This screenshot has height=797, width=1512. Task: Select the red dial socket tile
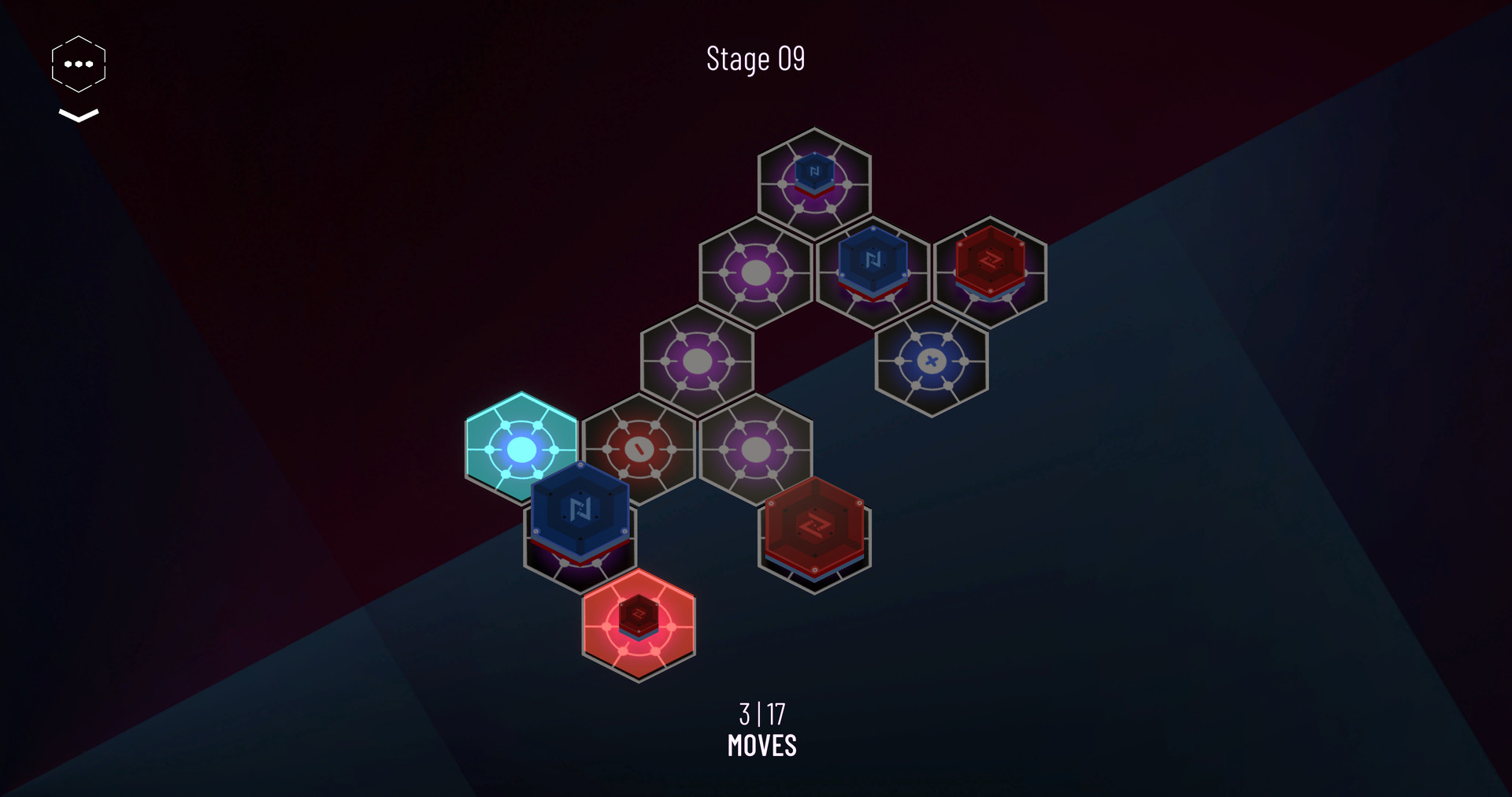[x=637, y=449]
